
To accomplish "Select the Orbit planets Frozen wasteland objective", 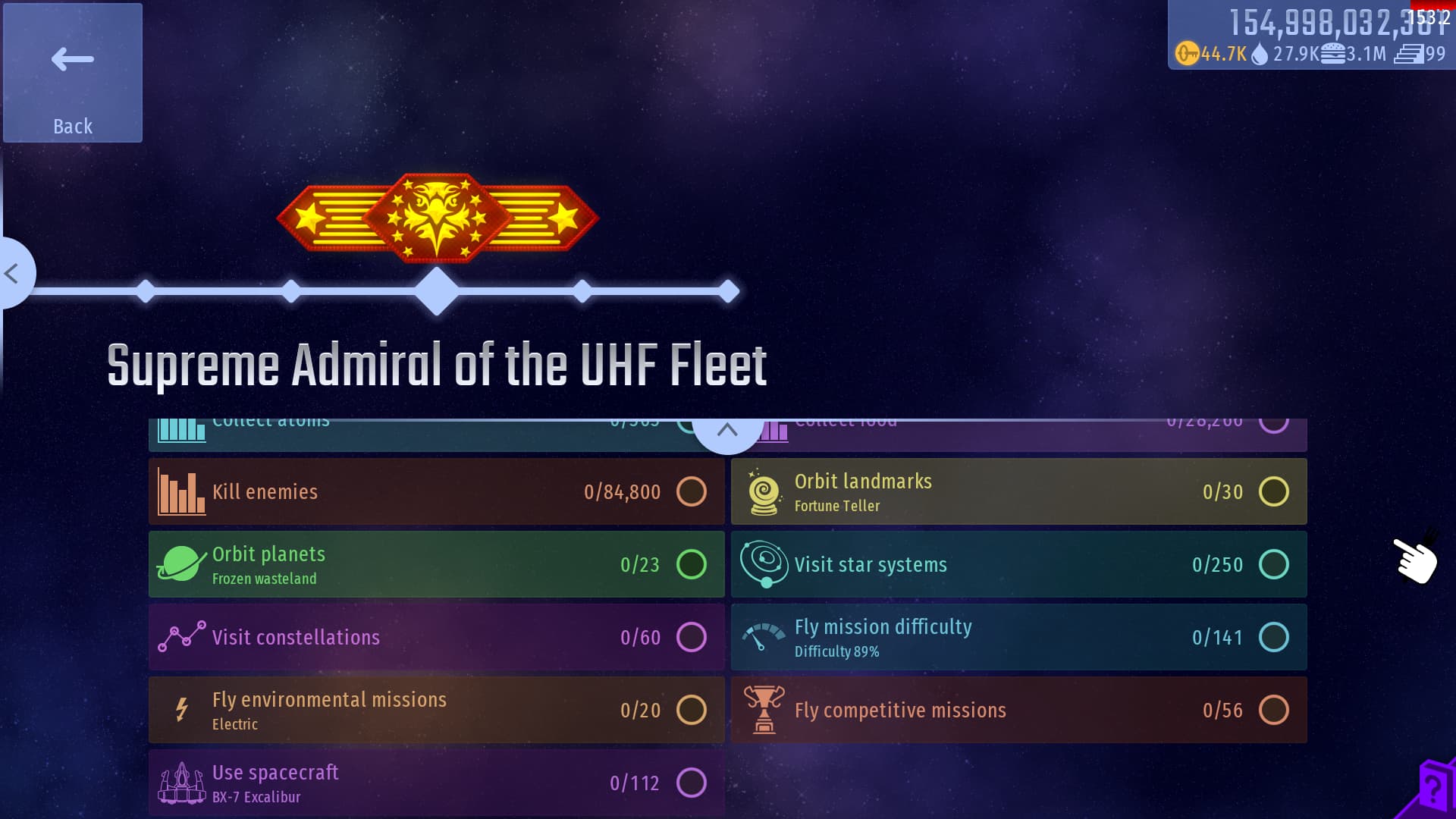I will [x=436, y=564].
